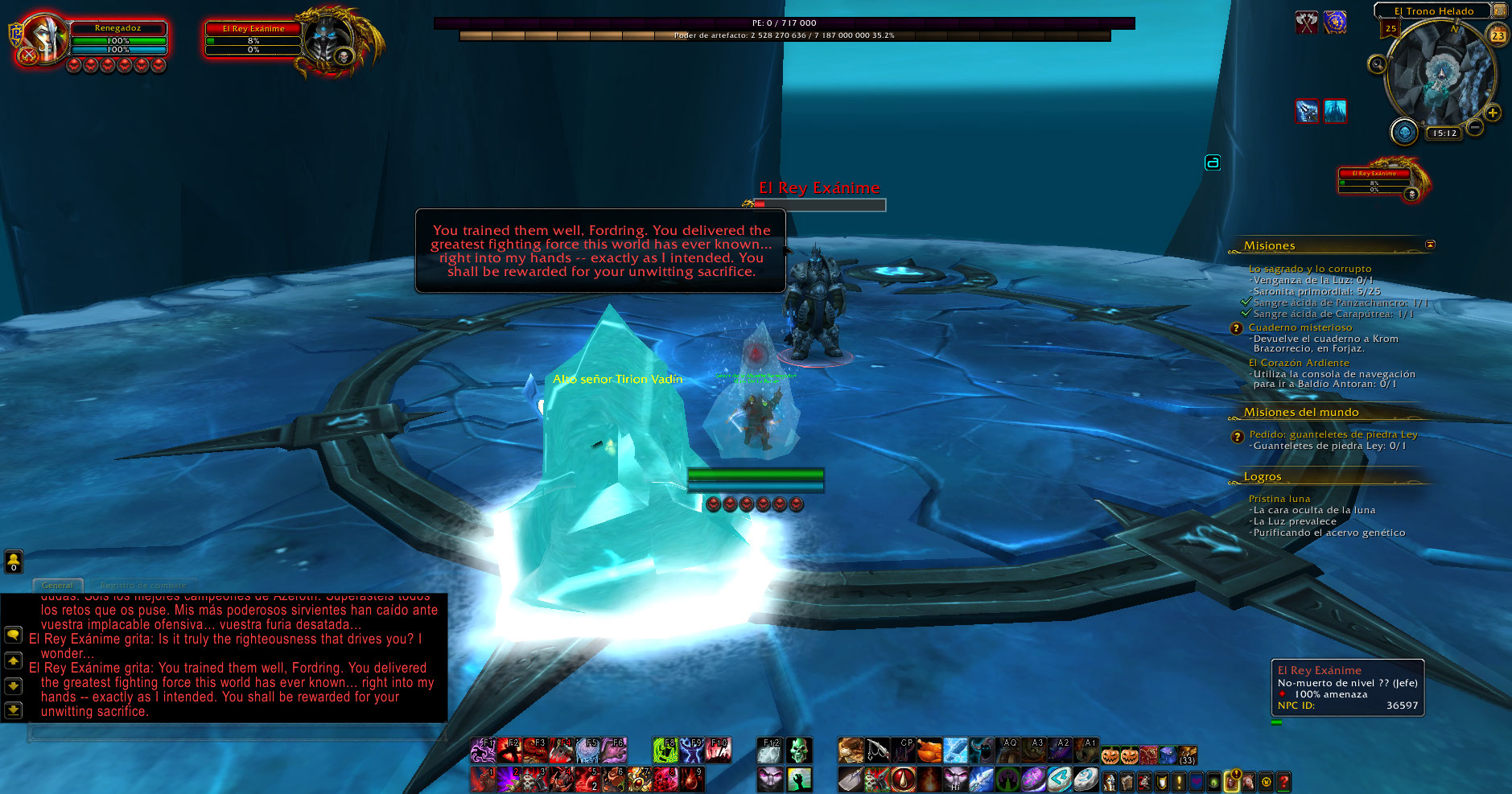
Task: Open the chat speech bubble menu
Action: coord(13,635)
